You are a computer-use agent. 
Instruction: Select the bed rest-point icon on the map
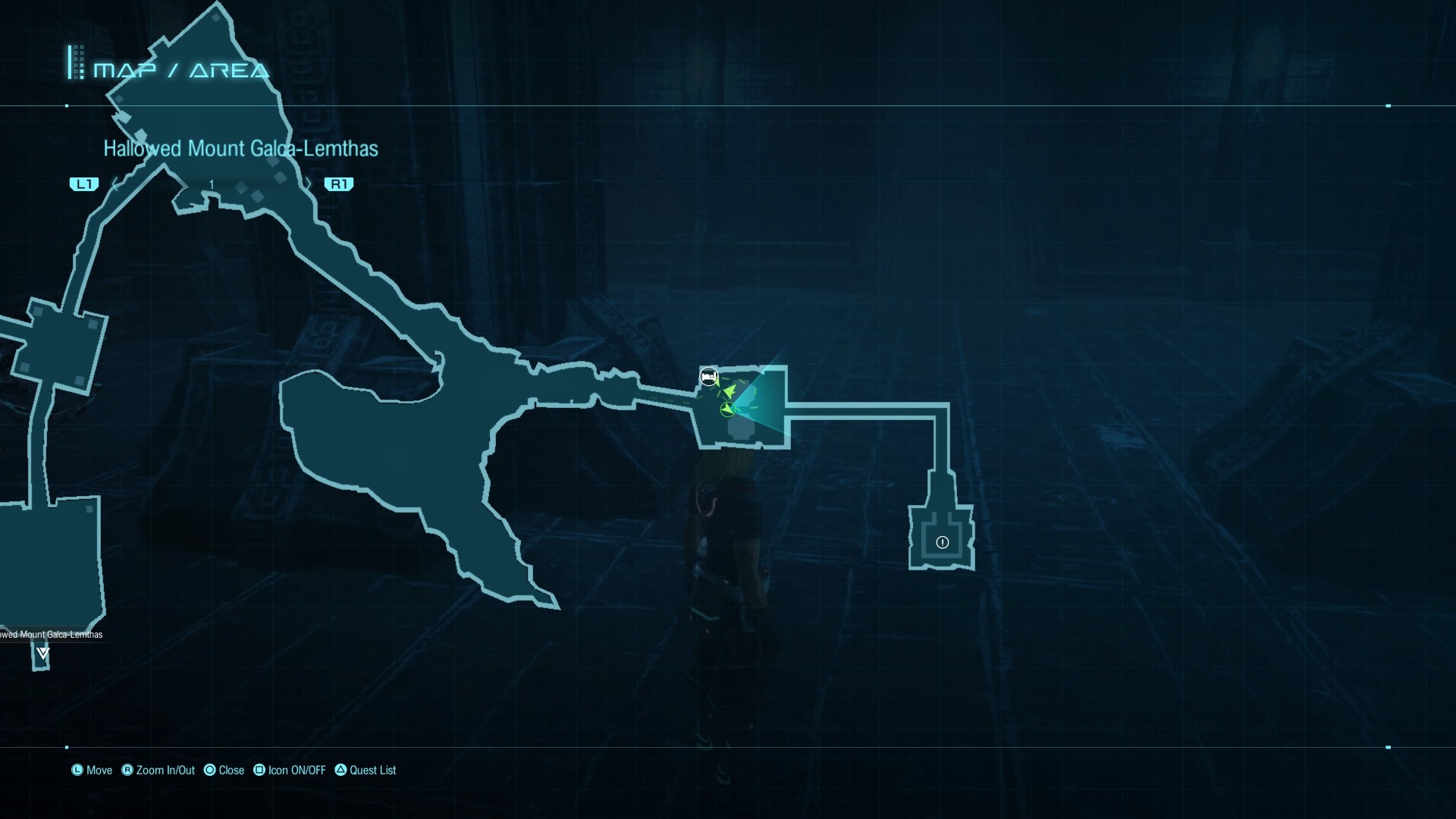click(708, 375)
